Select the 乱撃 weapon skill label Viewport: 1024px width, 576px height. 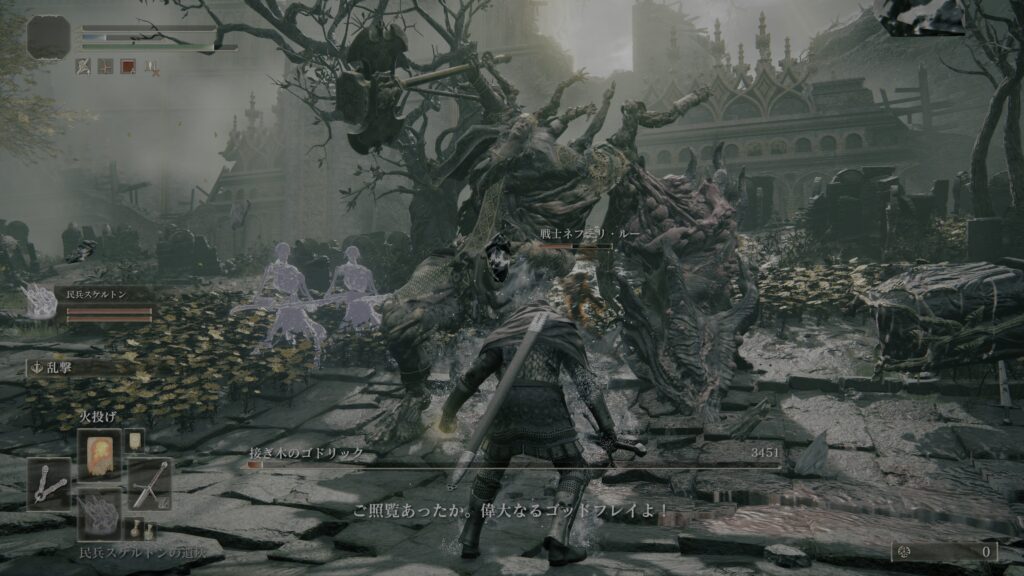click(60, 367)
